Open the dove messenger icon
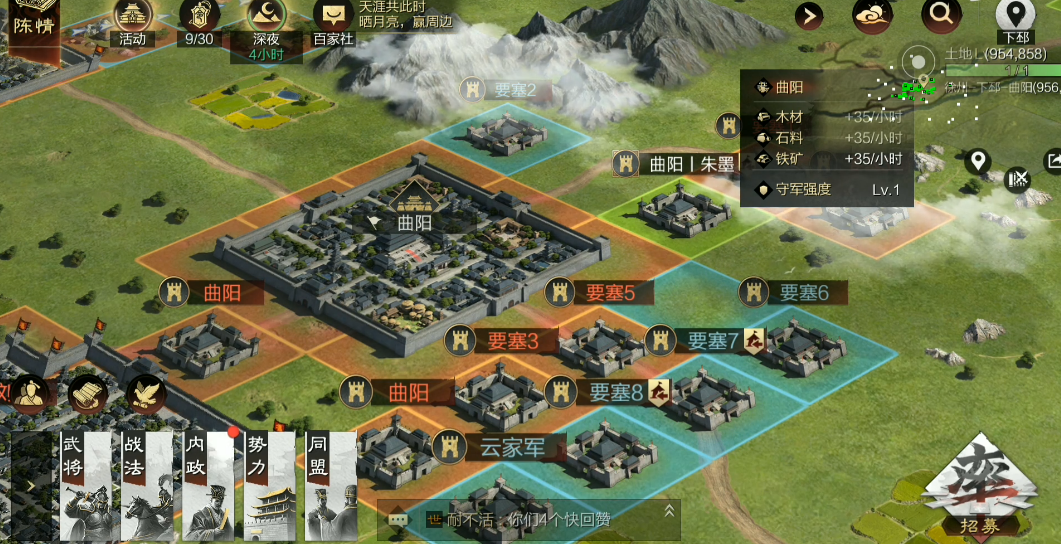 [145, 393]
